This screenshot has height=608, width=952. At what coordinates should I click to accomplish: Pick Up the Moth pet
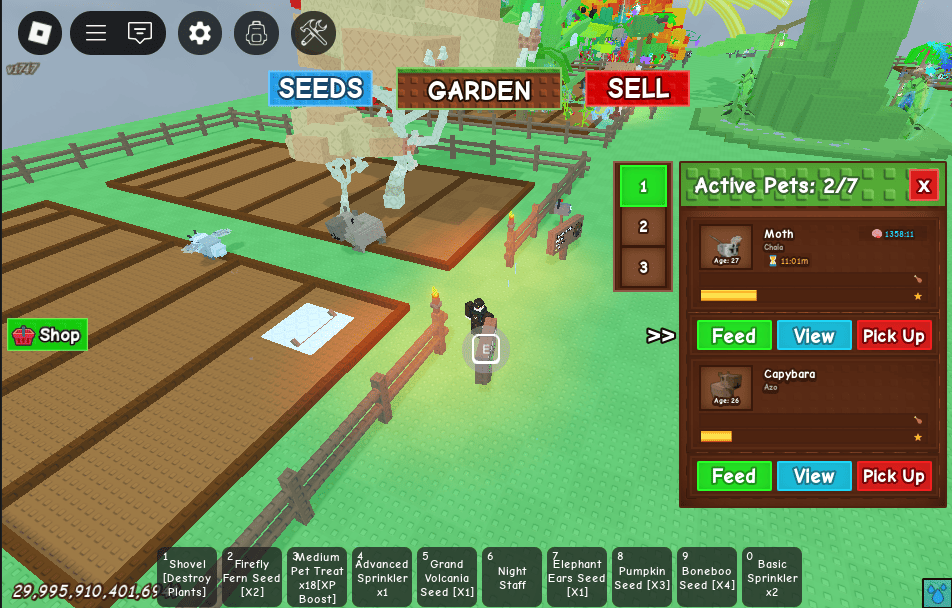pyautogui.click(x=893, y=336)
